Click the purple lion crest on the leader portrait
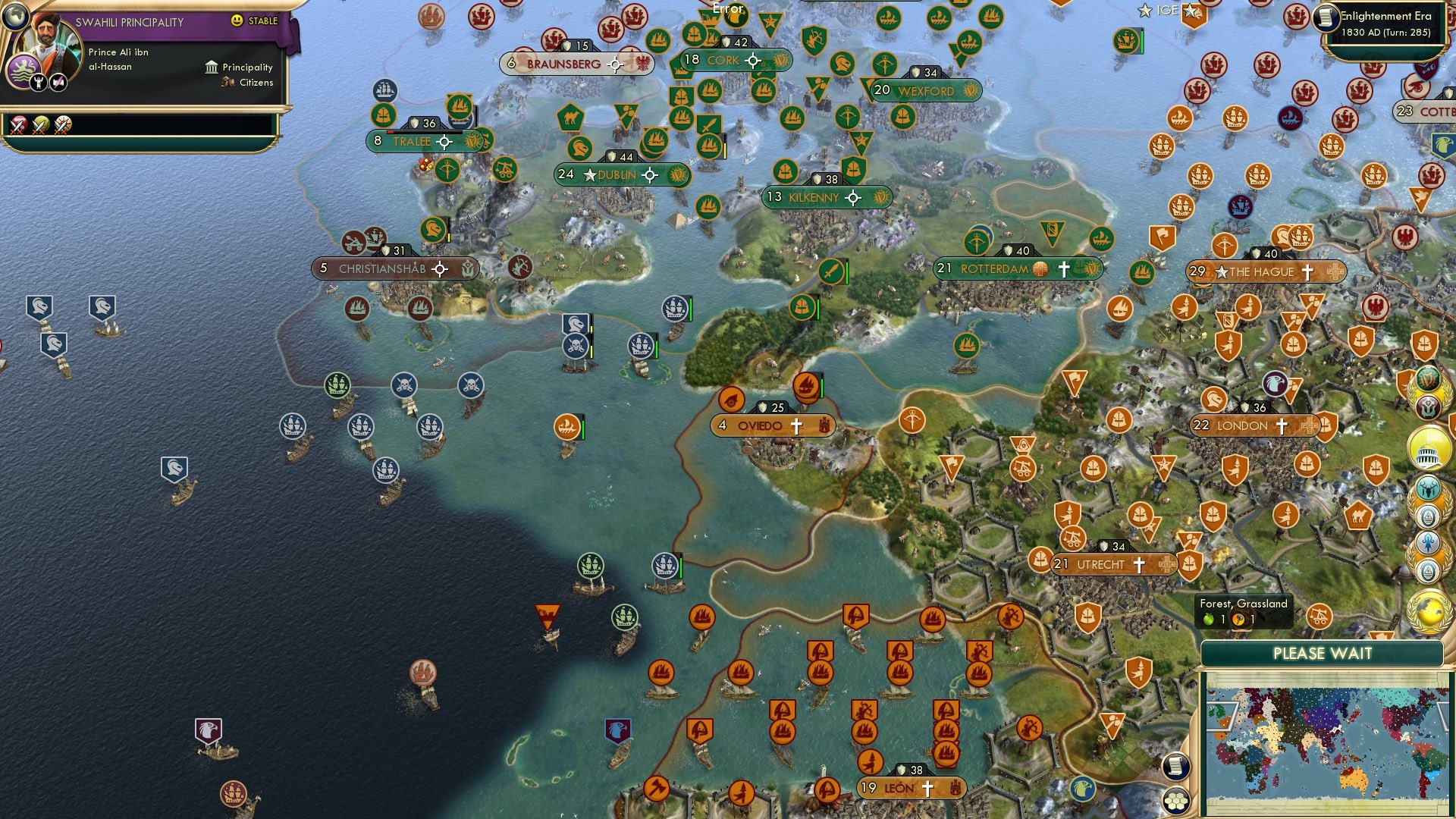Screen dimensions: 1456x819 (24, 70)
